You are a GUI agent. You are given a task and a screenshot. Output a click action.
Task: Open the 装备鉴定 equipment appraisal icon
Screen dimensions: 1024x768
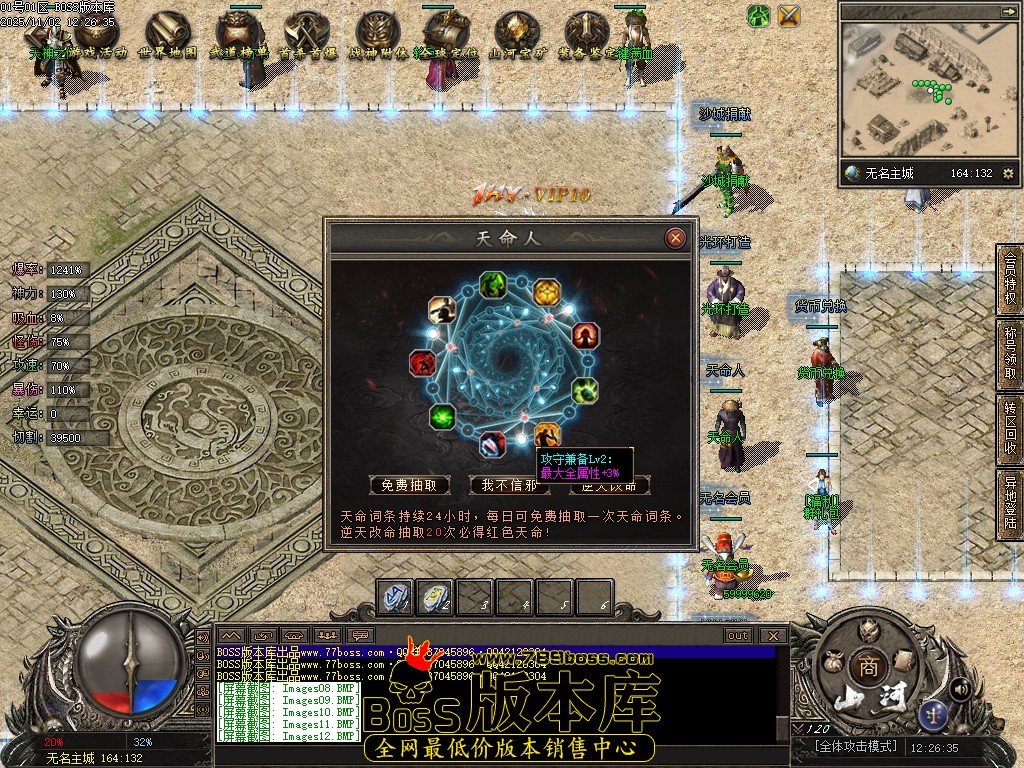pos(585,36)
